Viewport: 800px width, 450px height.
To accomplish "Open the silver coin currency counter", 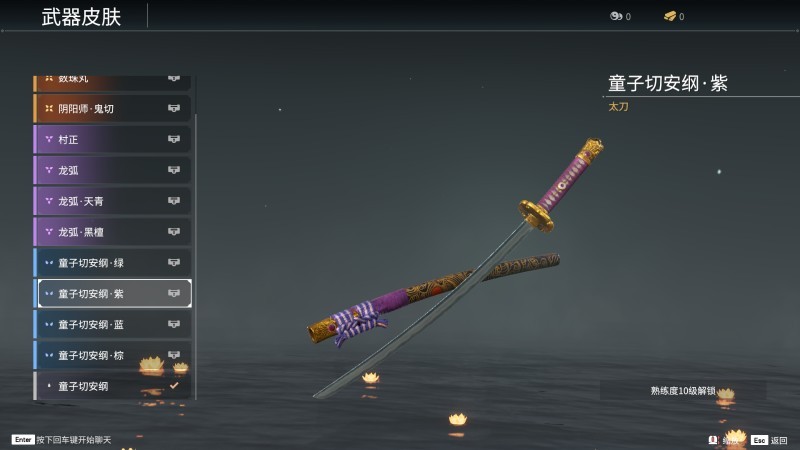I will [x=620, y=16].
